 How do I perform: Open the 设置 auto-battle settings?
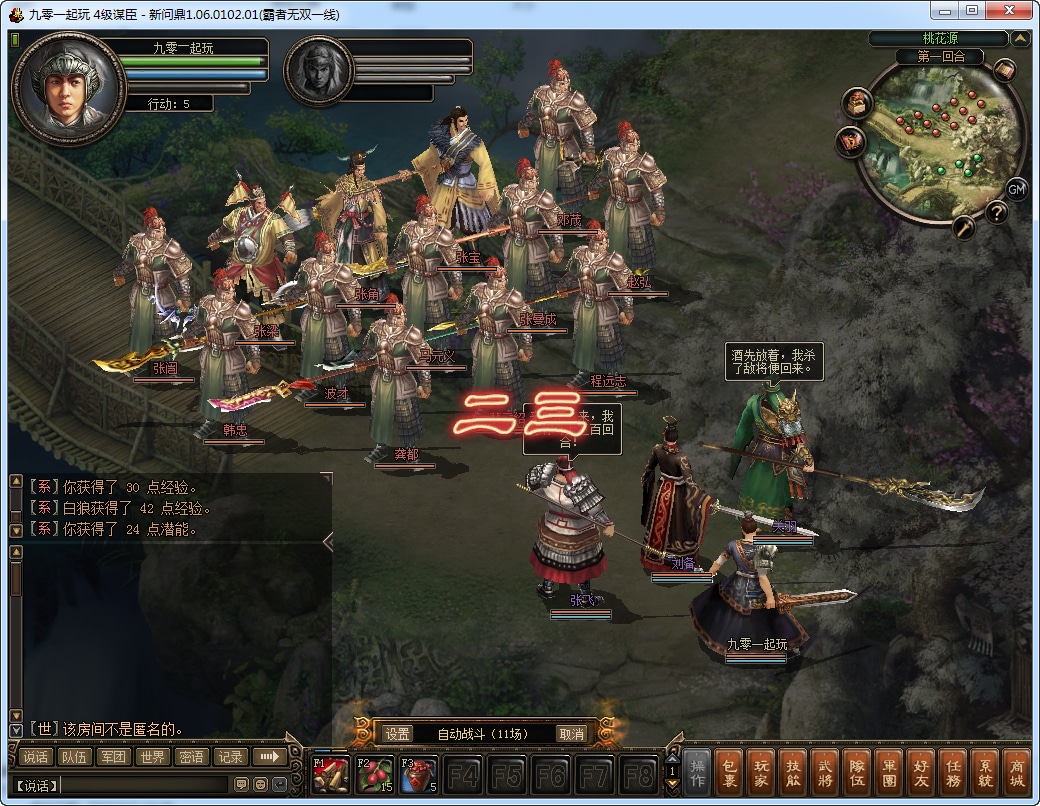[x=397, y=733]
